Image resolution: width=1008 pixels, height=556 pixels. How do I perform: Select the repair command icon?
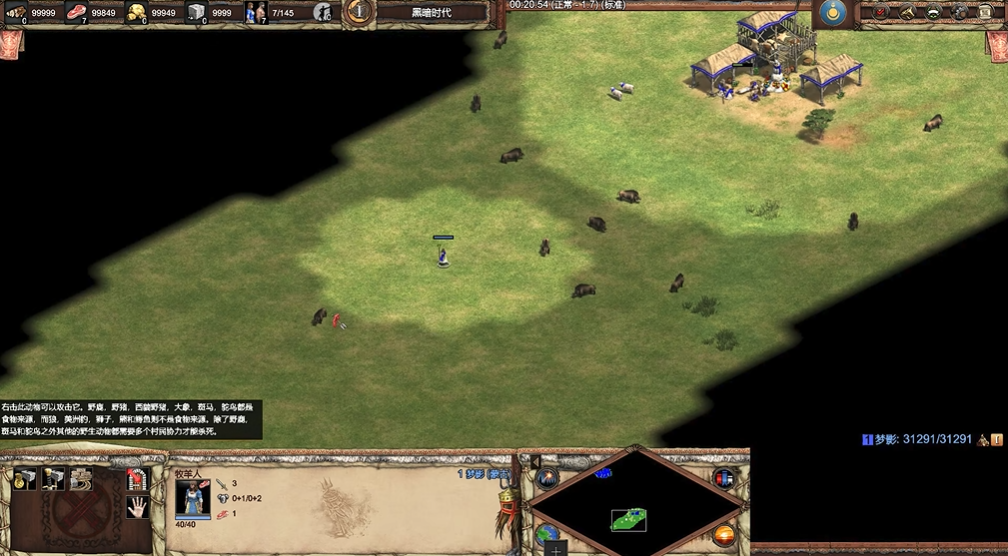[x=80, y=477]
